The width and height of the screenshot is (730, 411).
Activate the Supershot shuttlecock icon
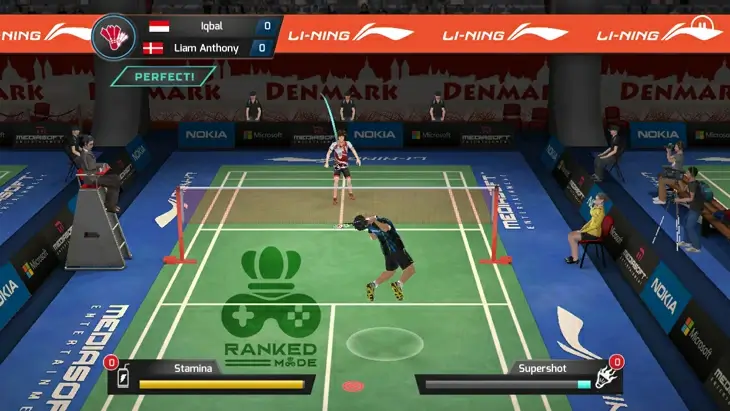[604, 379]
